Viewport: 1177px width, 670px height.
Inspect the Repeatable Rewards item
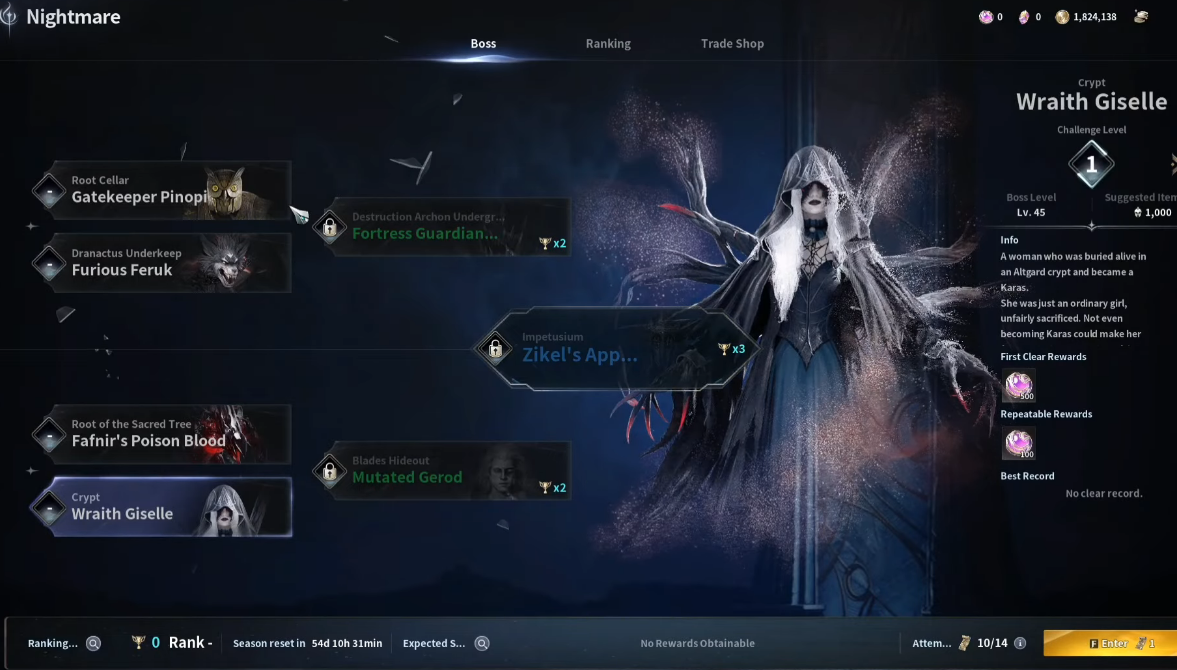(x=1018, y=443)
